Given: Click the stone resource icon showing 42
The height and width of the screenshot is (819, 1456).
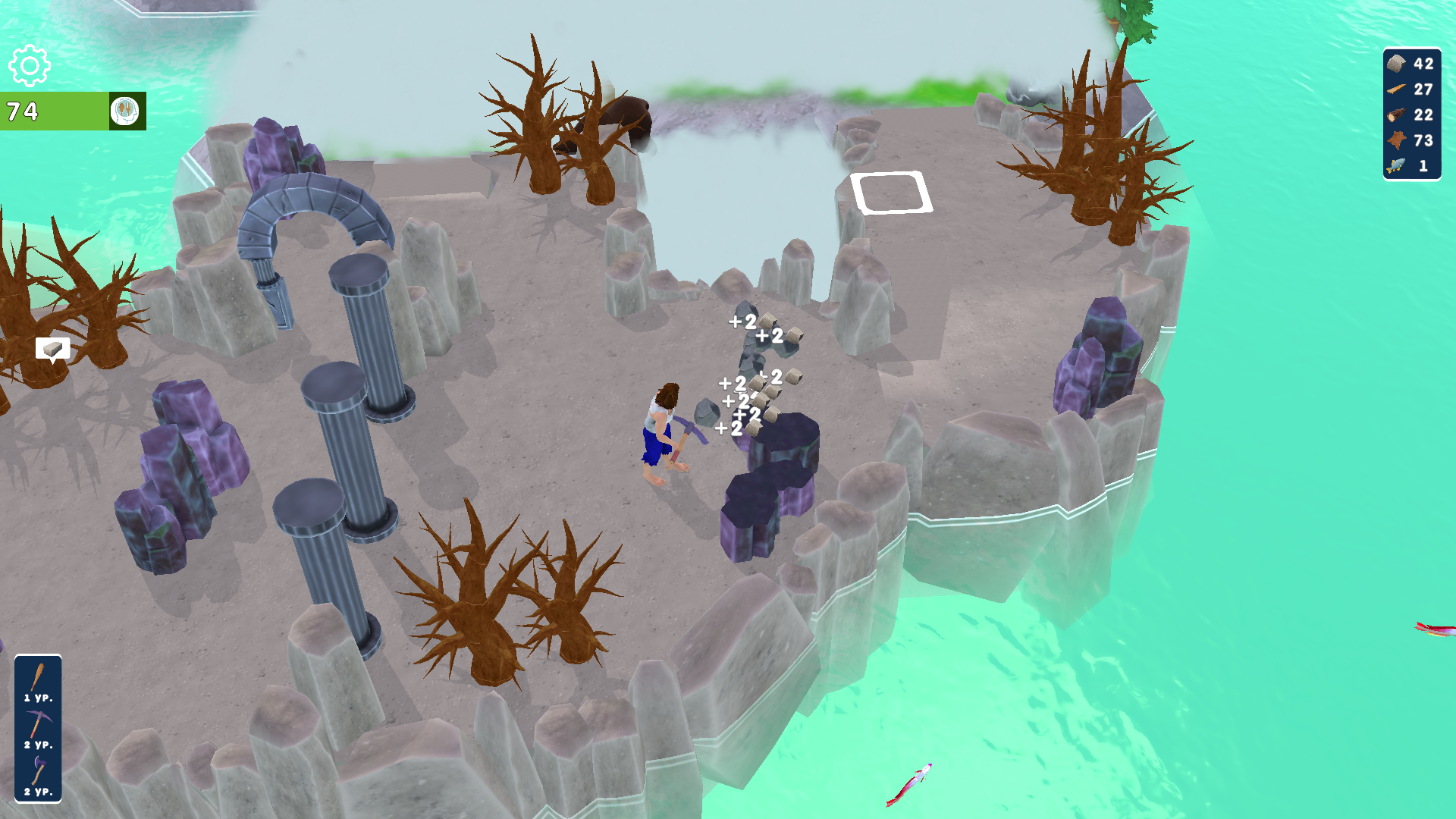Looking at the screenshot, I should [1395, 64].
